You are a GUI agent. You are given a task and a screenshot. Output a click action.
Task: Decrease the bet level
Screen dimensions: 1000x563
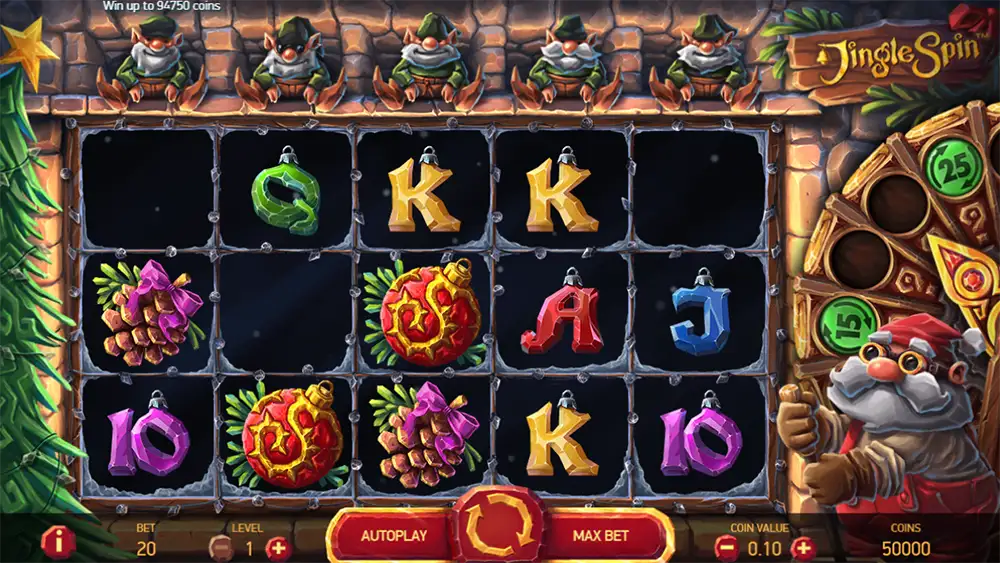point(221,548)
